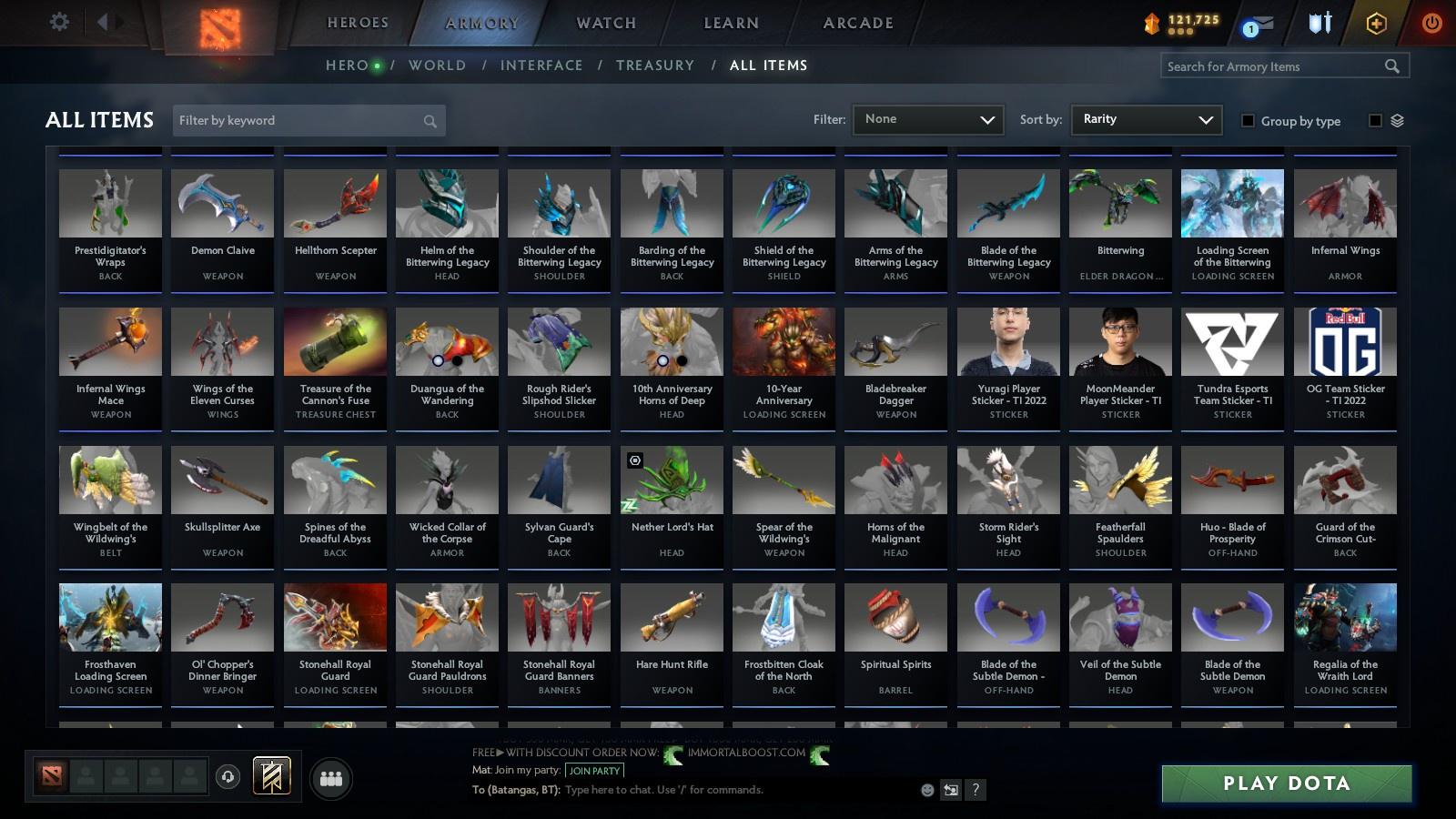Open the settings gear icon

59,23
